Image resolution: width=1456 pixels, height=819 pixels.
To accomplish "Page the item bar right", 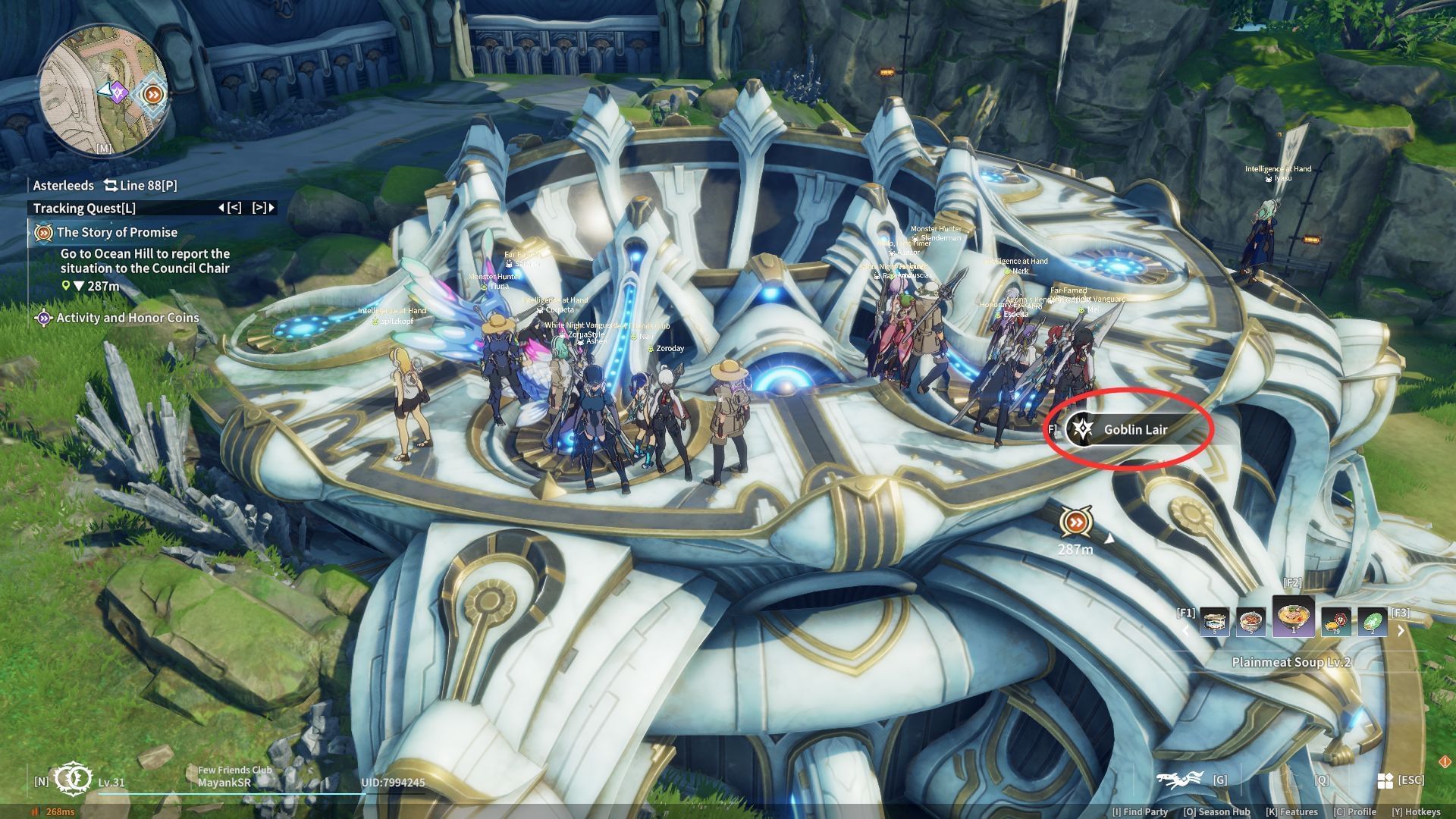I will (1401, 631).
